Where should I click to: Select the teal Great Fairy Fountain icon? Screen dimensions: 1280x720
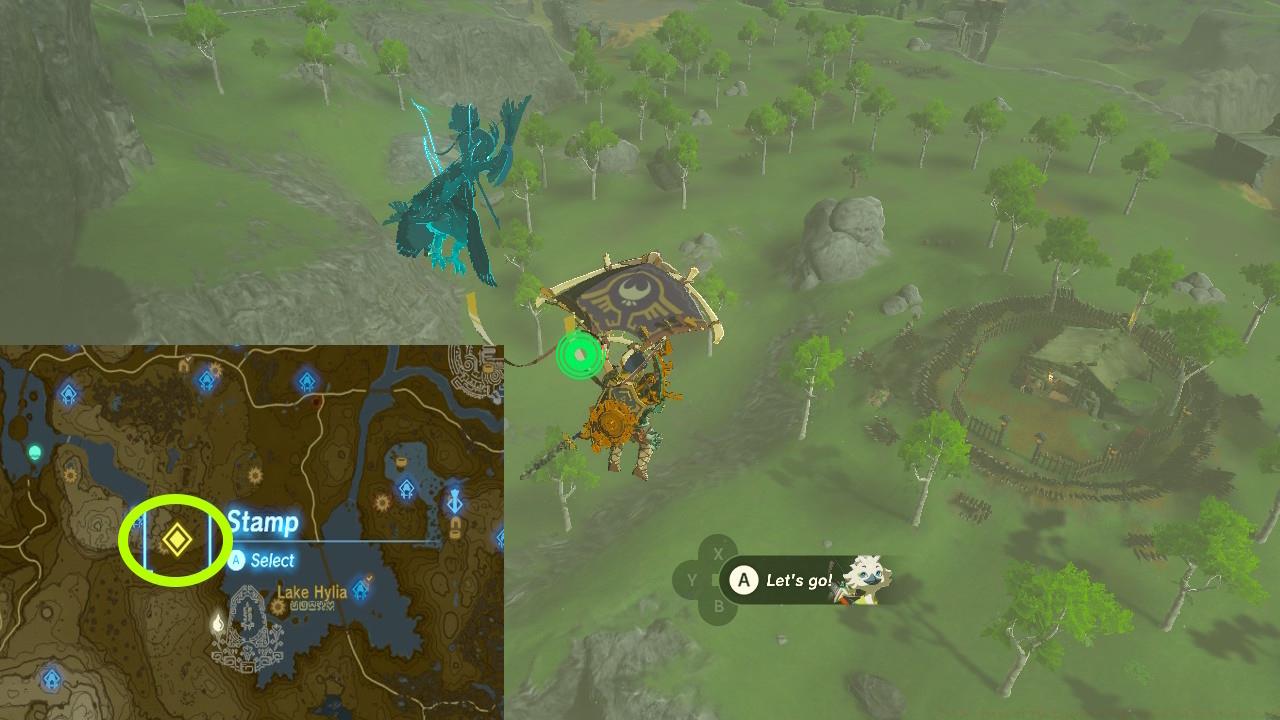tap(34, 452)
